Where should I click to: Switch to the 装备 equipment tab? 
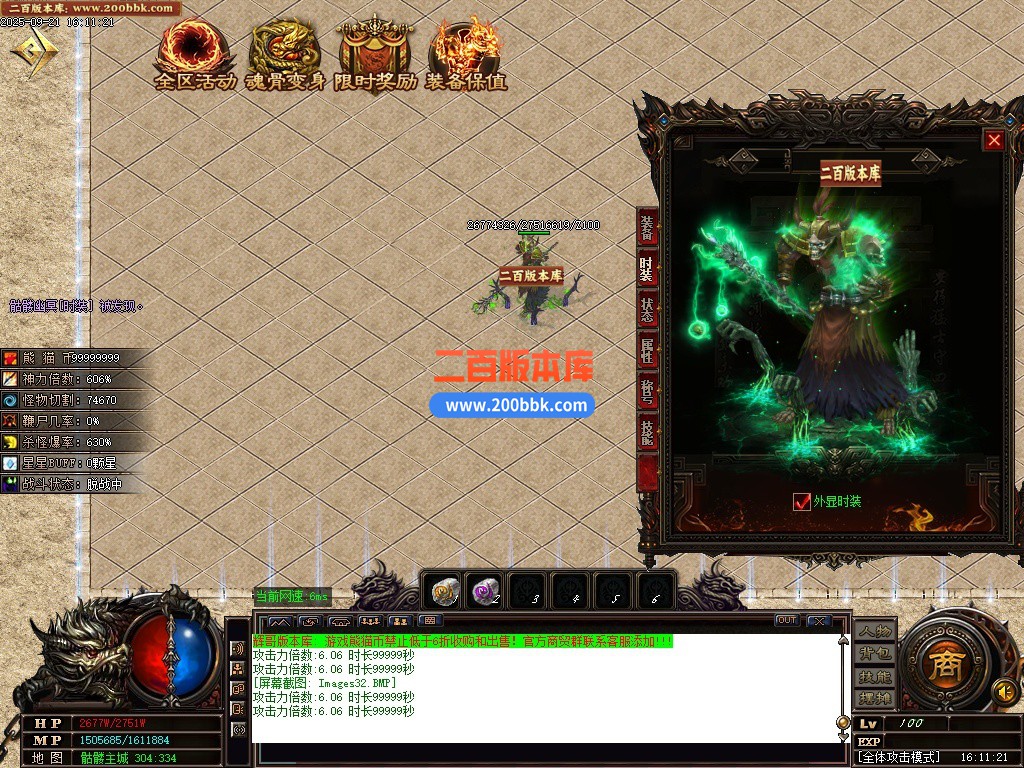pyautogui.click(x=647, y=226)
